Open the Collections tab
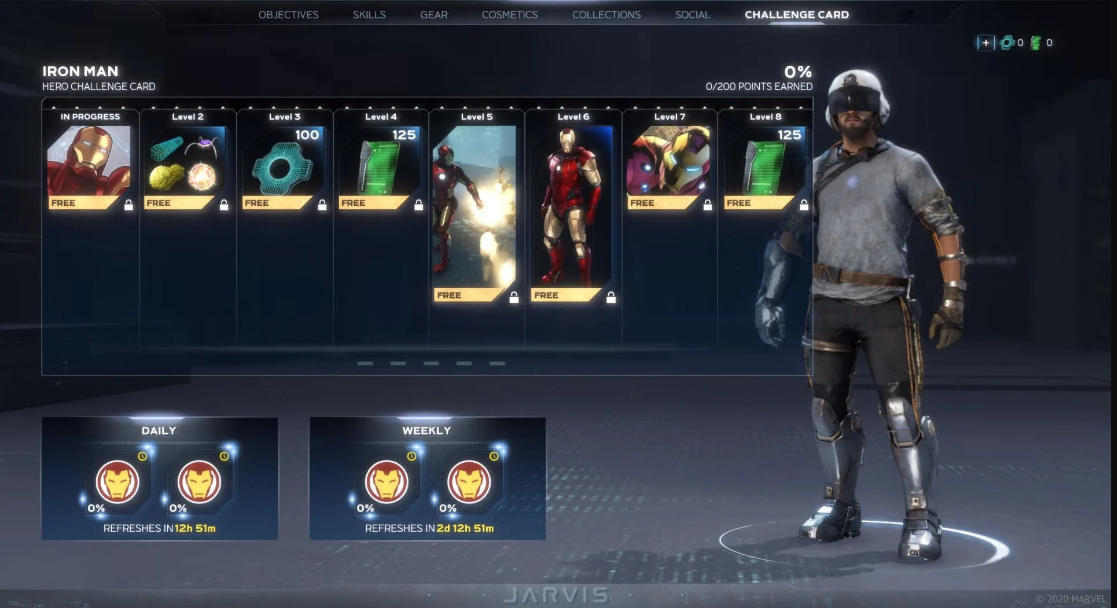The image size is (1117, 608). point(606,15)
